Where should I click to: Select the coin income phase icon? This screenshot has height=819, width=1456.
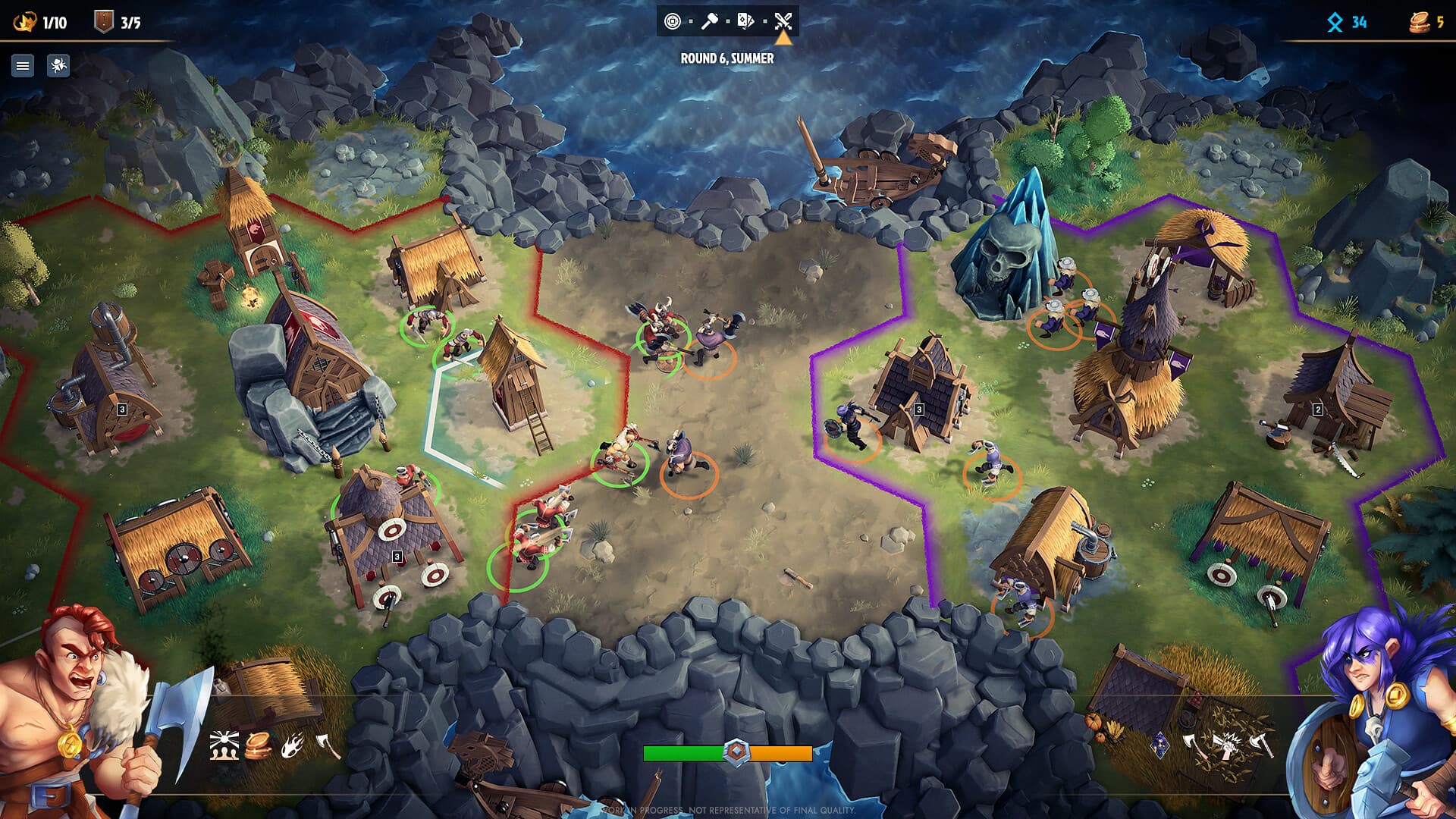tap(673, 20)
